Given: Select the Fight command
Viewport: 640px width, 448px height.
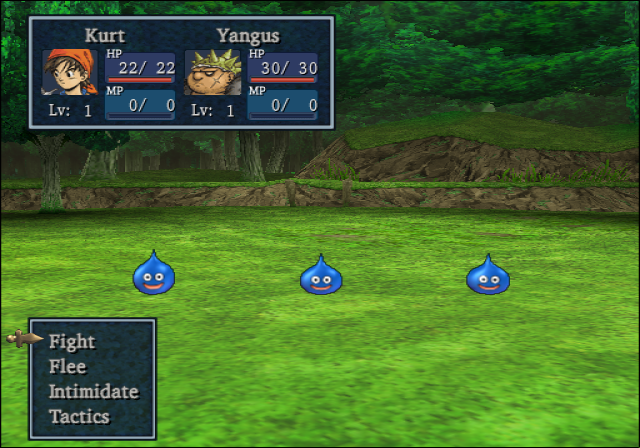Looking at the screenshot, I should click(x=72, y=341).
